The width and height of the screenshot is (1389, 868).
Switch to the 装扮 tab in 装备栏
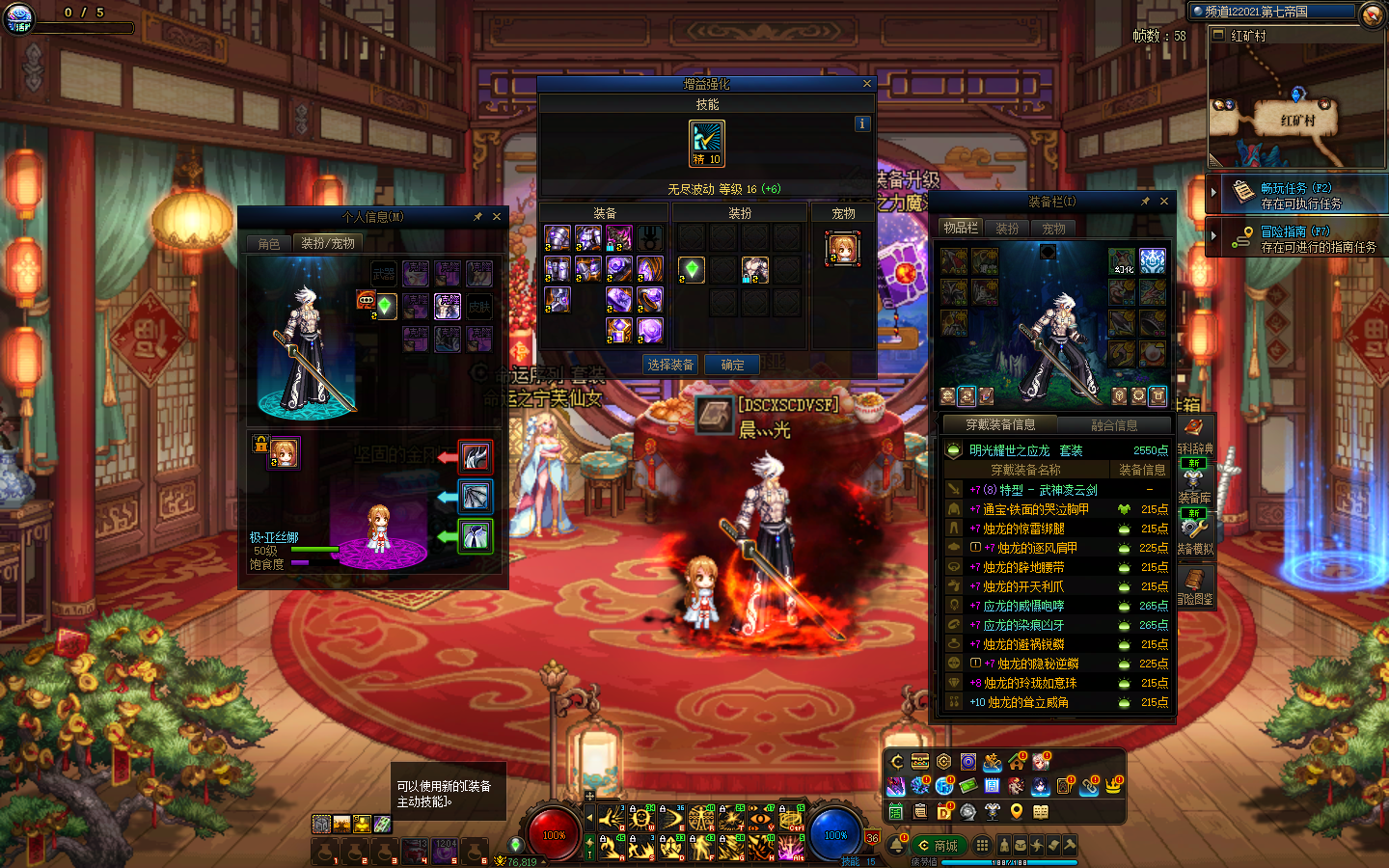pos(1007,229)
